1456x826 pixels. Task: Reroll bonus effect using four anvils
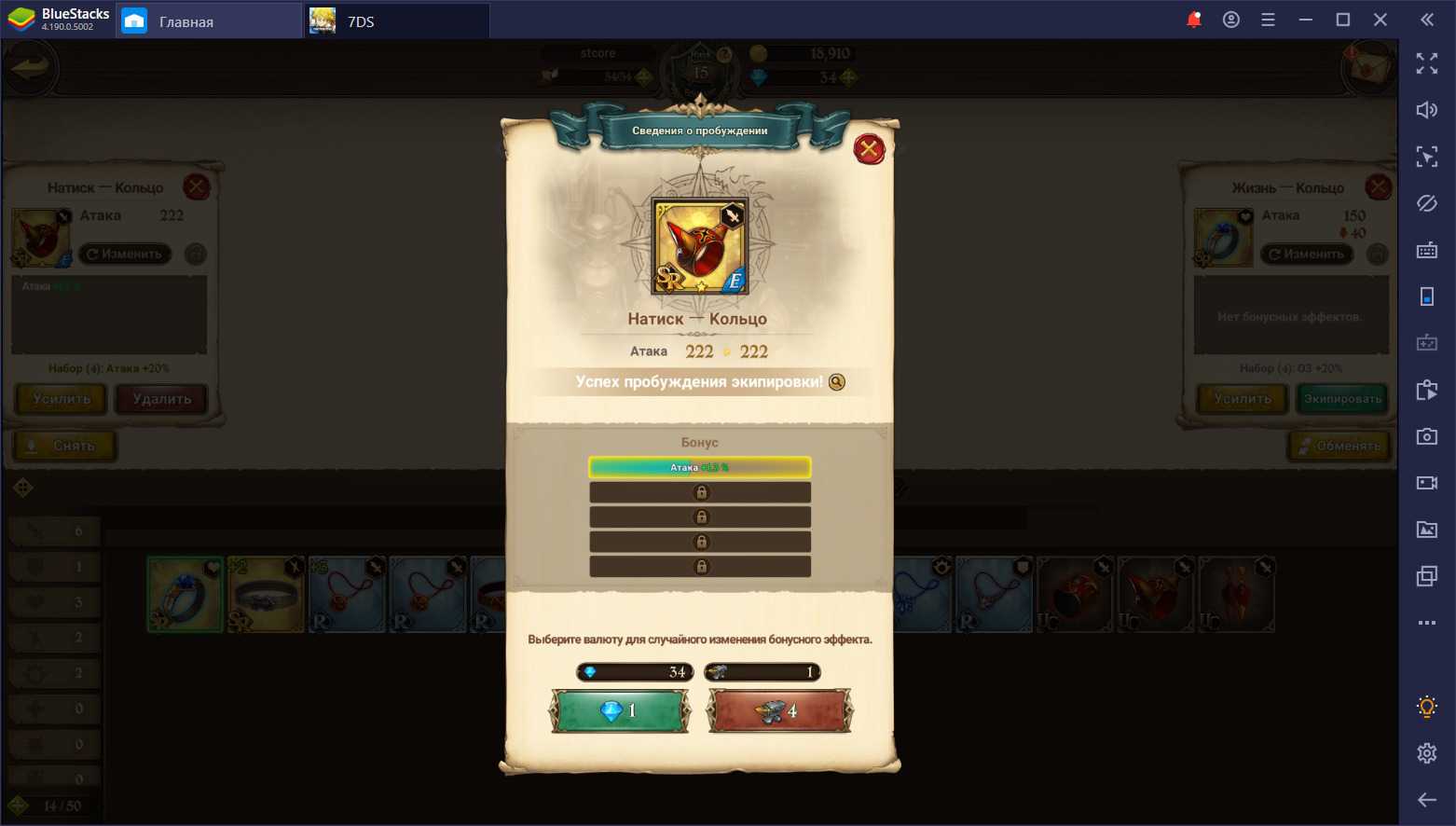pyautogui.click(x=779, y=711)
